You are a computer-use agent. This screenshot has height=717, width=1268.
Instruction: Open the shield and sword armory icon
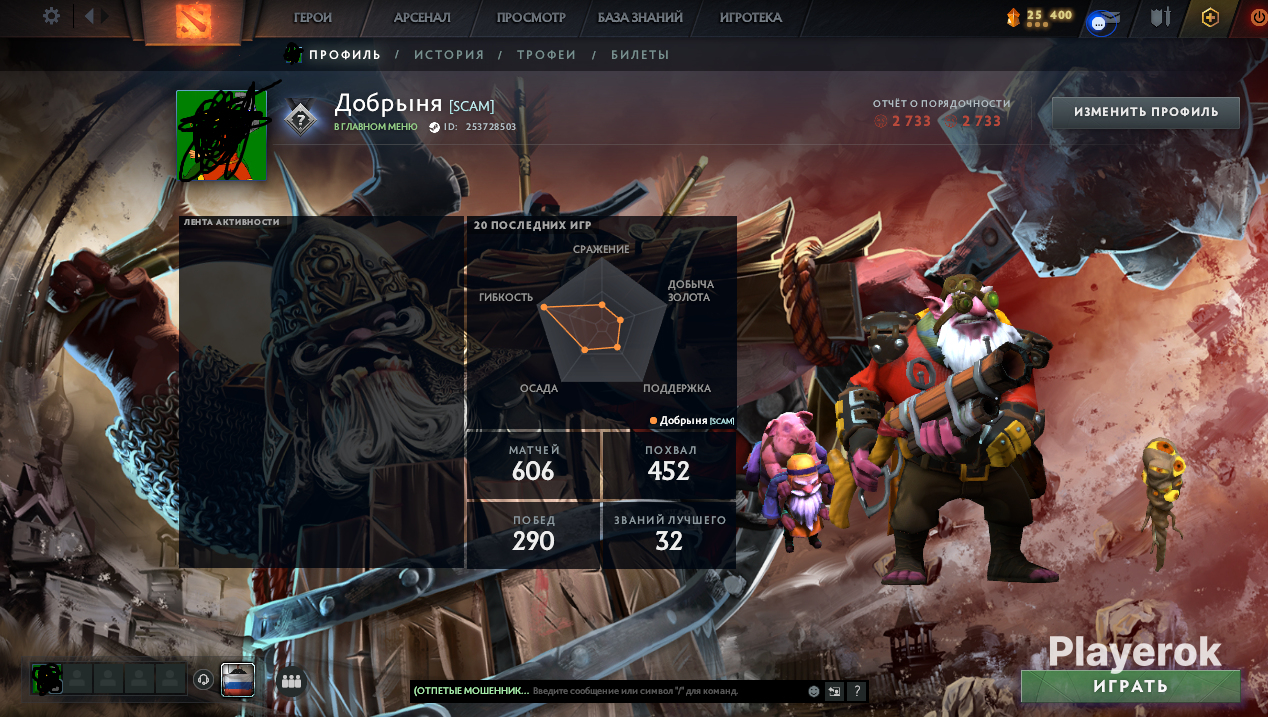1160,17
